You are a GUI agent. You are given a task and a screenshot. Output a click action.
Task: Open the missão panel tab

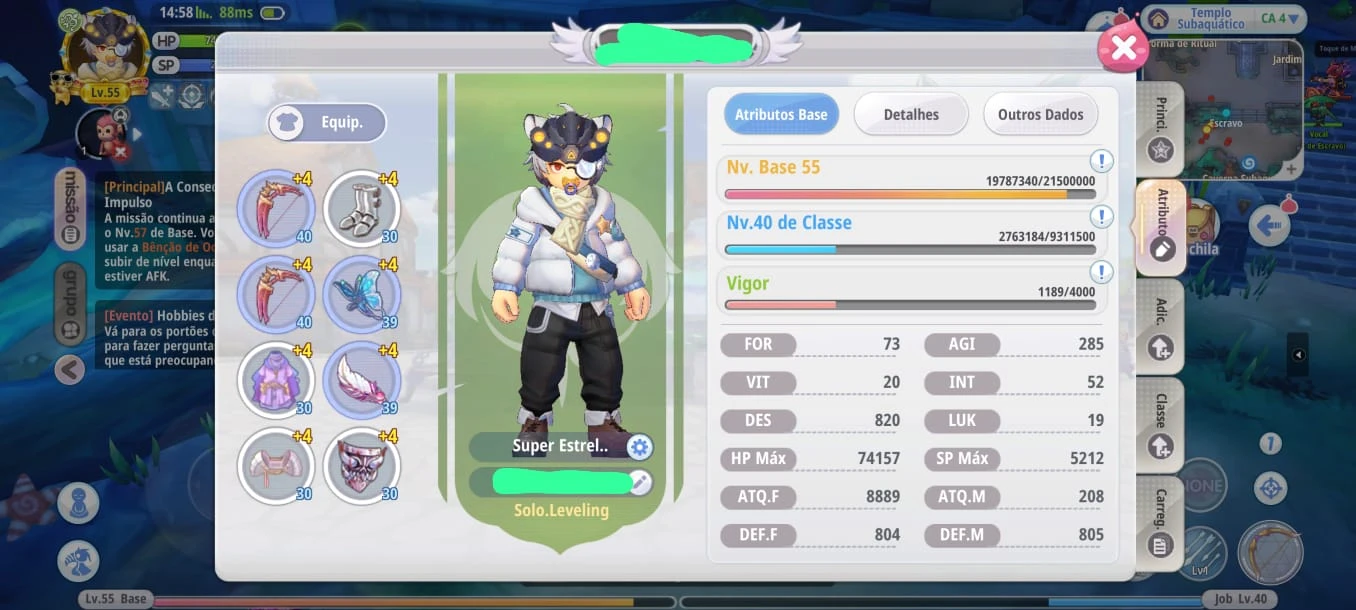pos(71,211)
